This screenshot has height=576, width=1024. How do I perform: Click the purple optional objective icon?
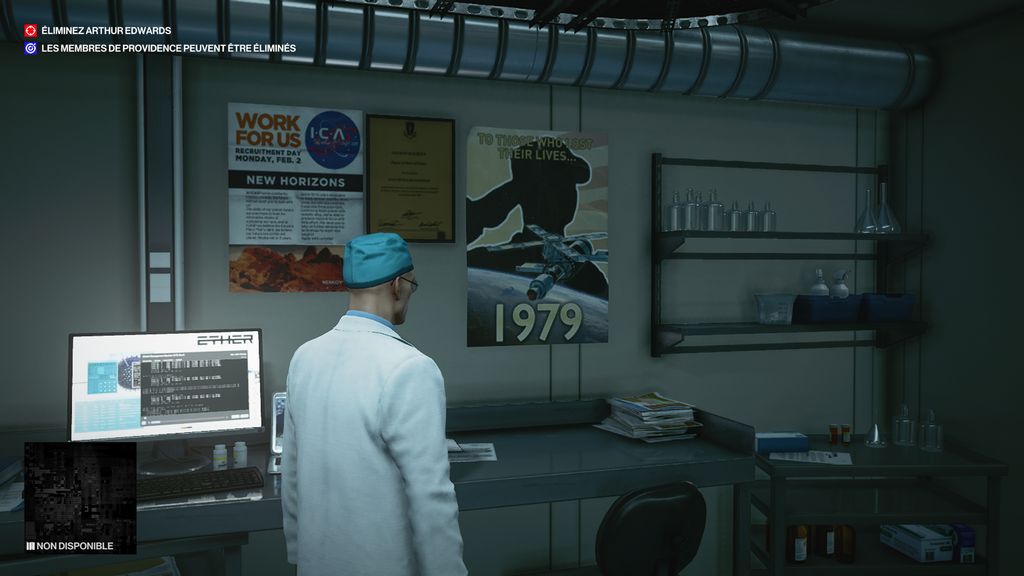click(31, 48)
